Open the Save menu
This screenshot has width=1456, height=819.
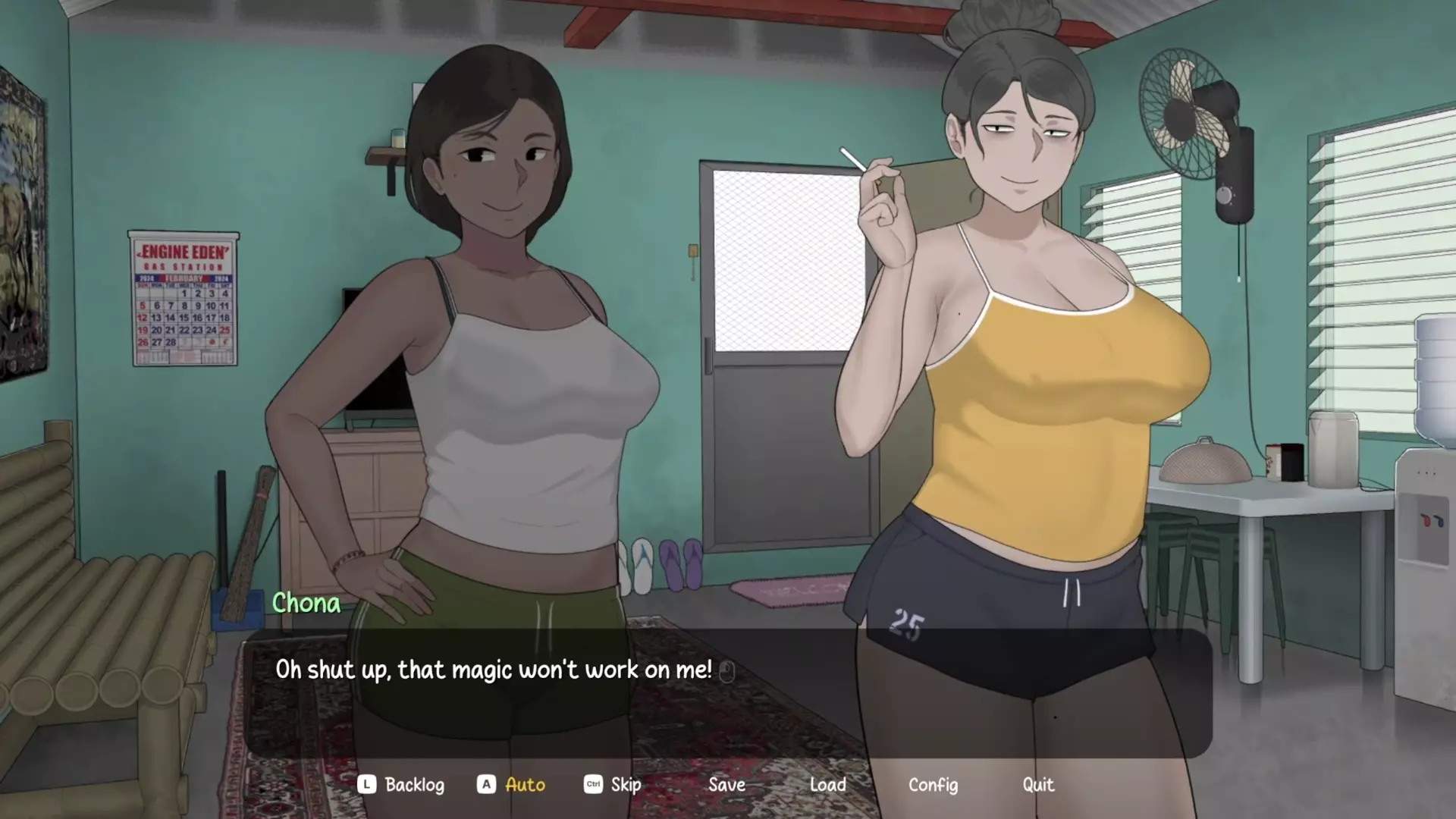coord(726,785)
